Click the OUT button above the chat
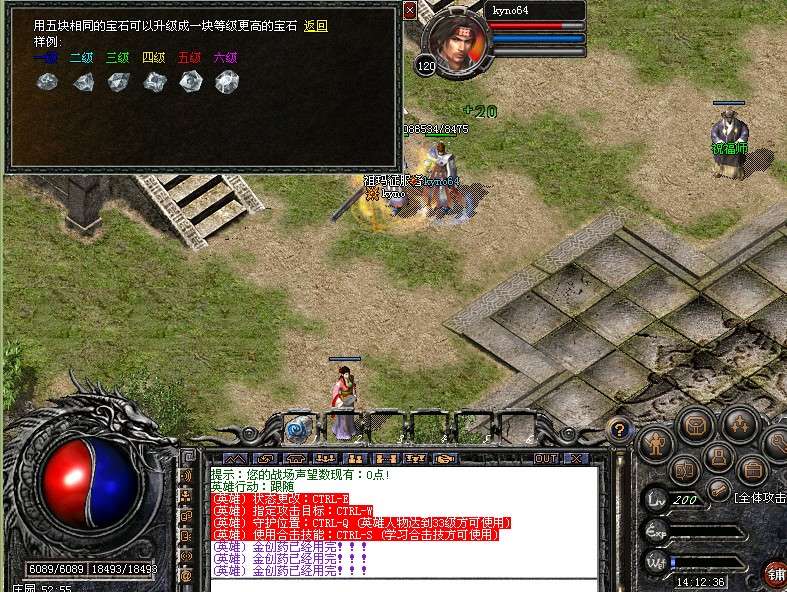Image resolution: width=787 pixels, height=592 pixels. 546,459
